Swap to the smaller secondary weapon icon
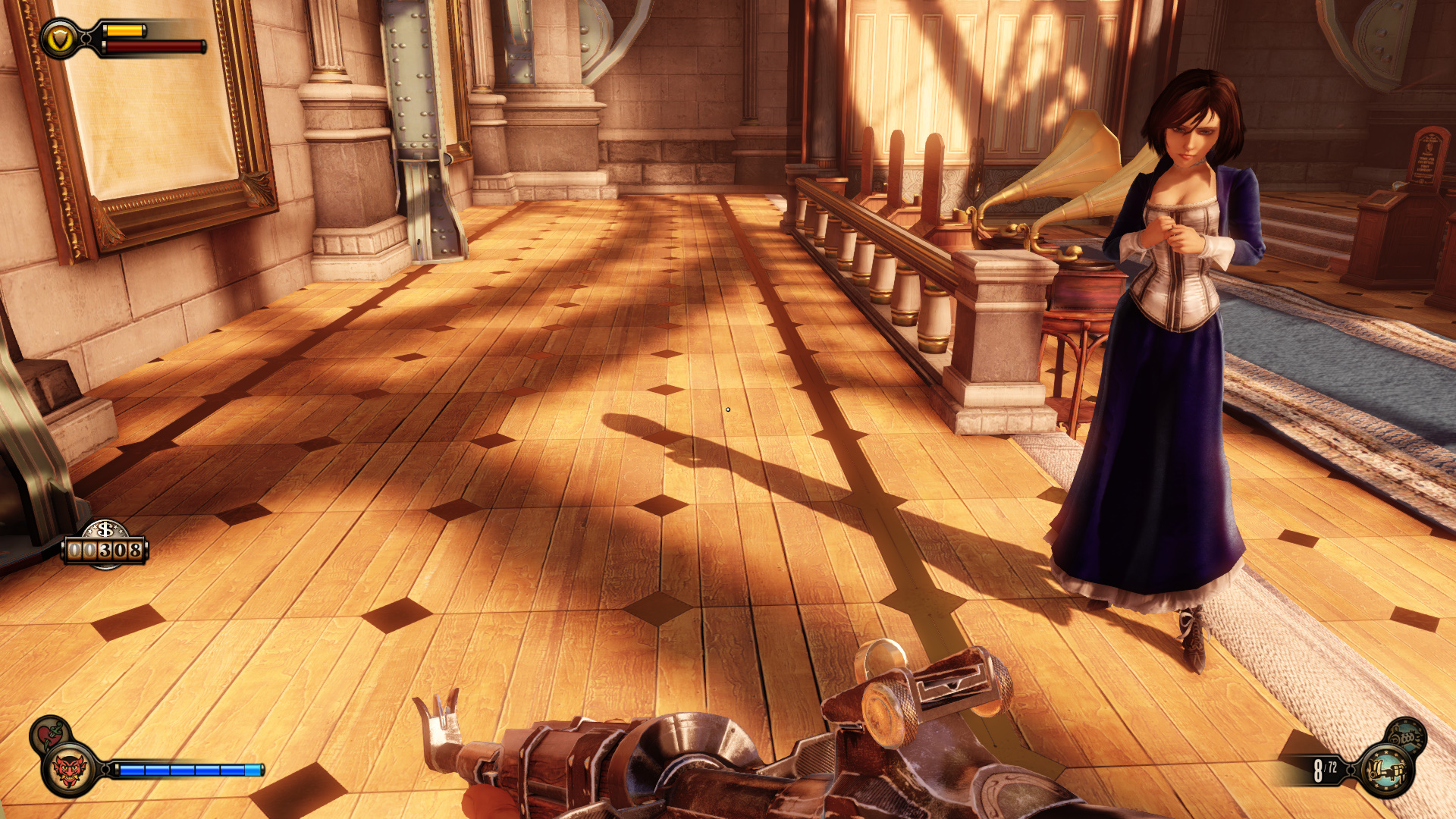The width and height of the screenshot is (1456, 819). [x=1407, y=734]
